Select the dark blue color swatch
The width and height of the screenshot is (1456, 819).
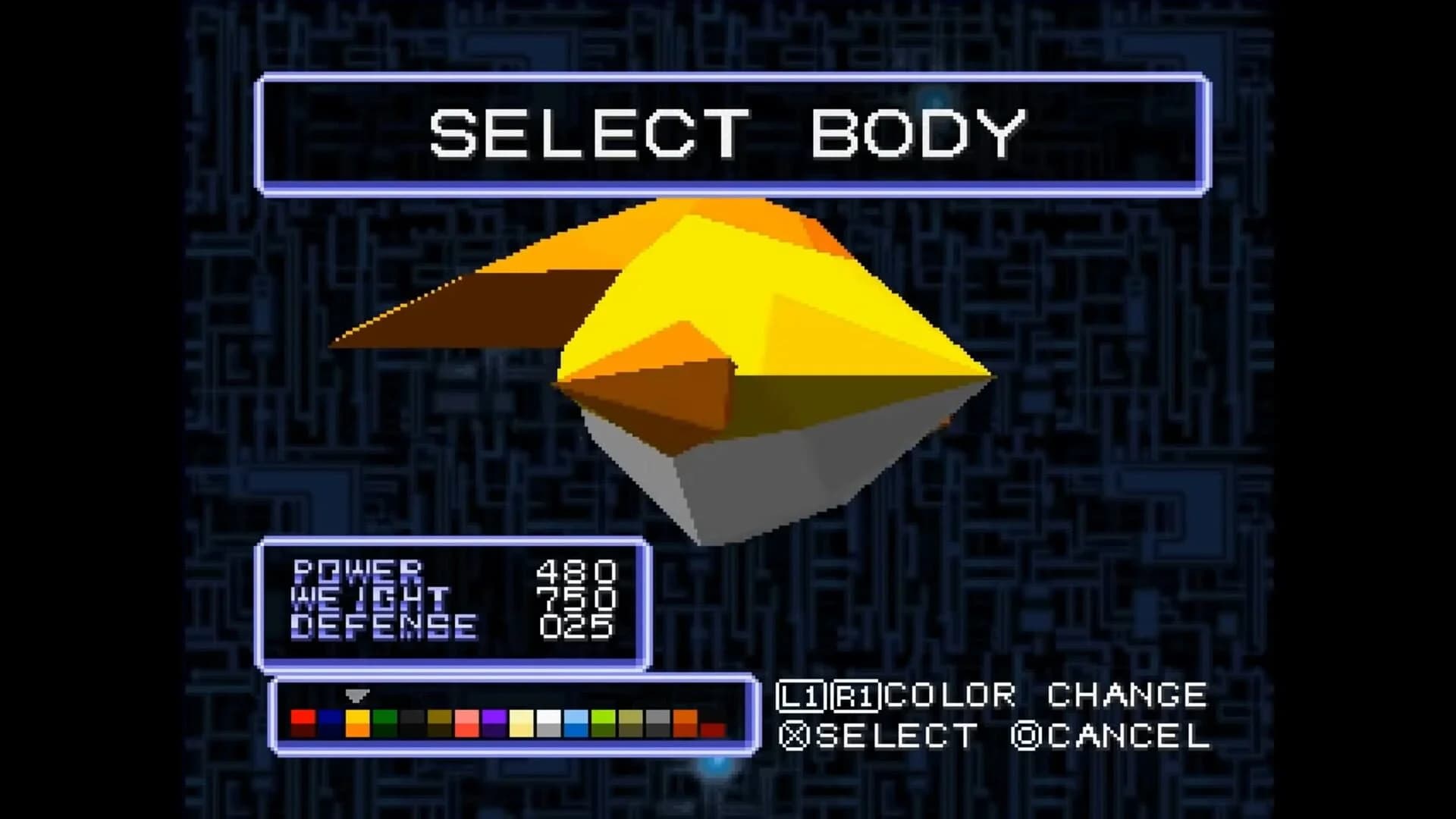tap(331, 720)
